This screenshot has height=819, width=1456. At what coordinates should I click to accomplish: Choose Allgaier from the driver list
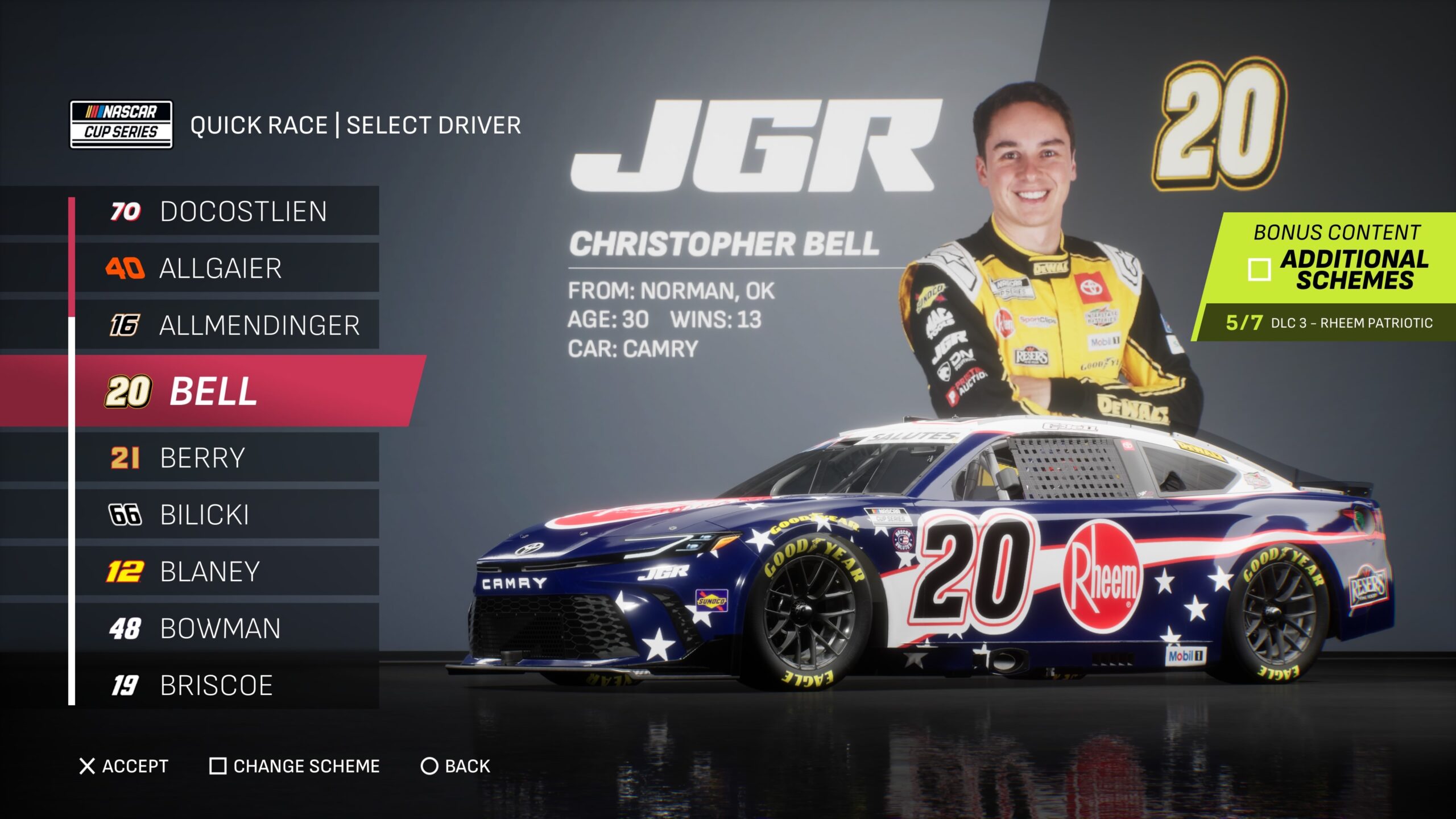click(x=227, y=268)
